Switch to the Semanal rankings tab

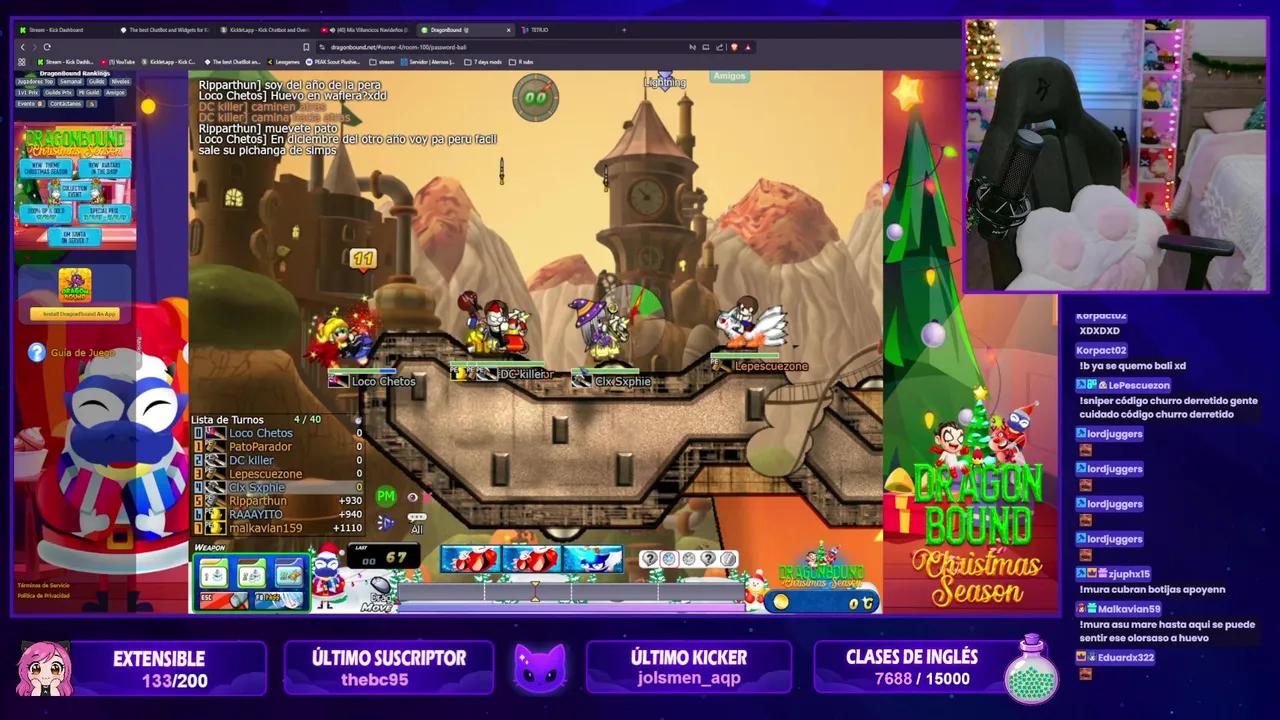[x=70, y=83]
